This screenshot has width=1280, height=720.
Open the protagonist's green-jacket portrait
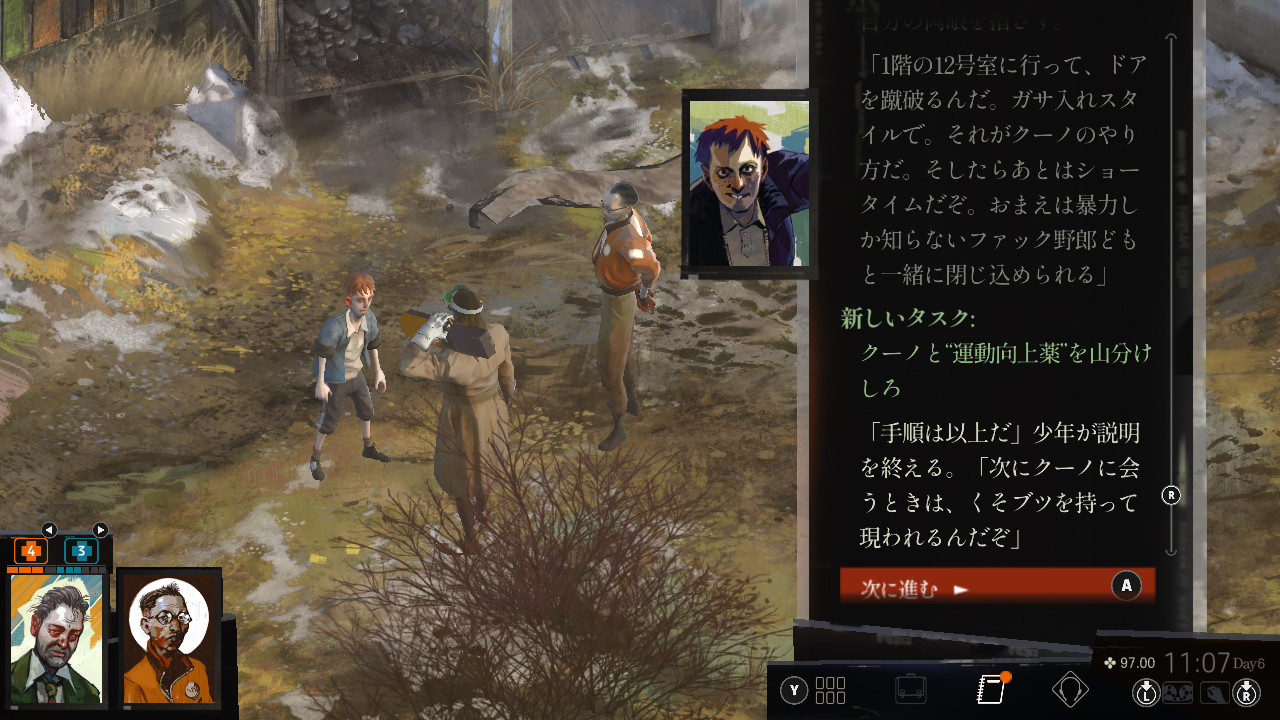tap(57, 640)
